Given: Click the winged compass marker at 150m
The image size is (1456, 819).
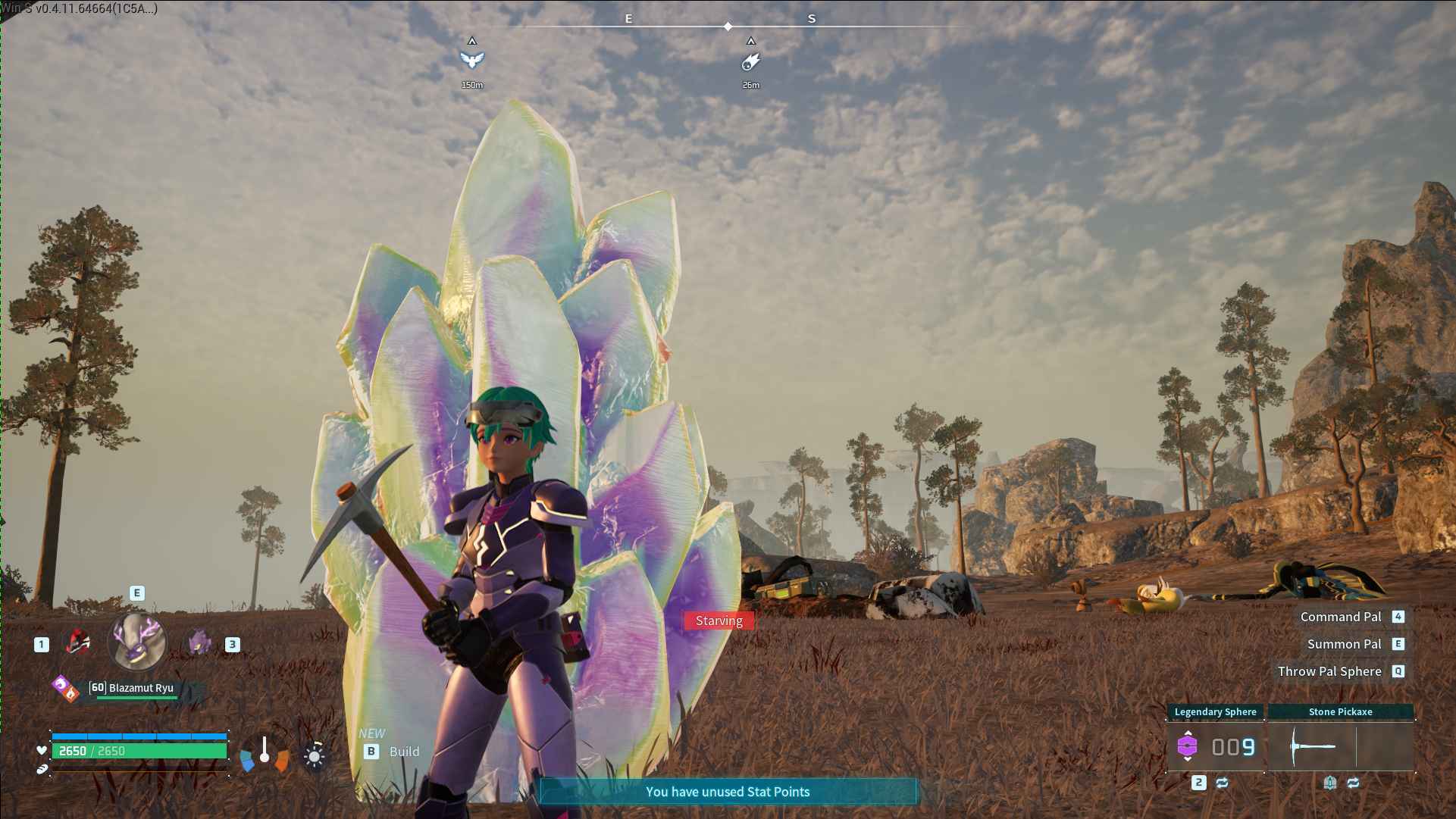Looking at the screenshot, I should click(471, 59).
